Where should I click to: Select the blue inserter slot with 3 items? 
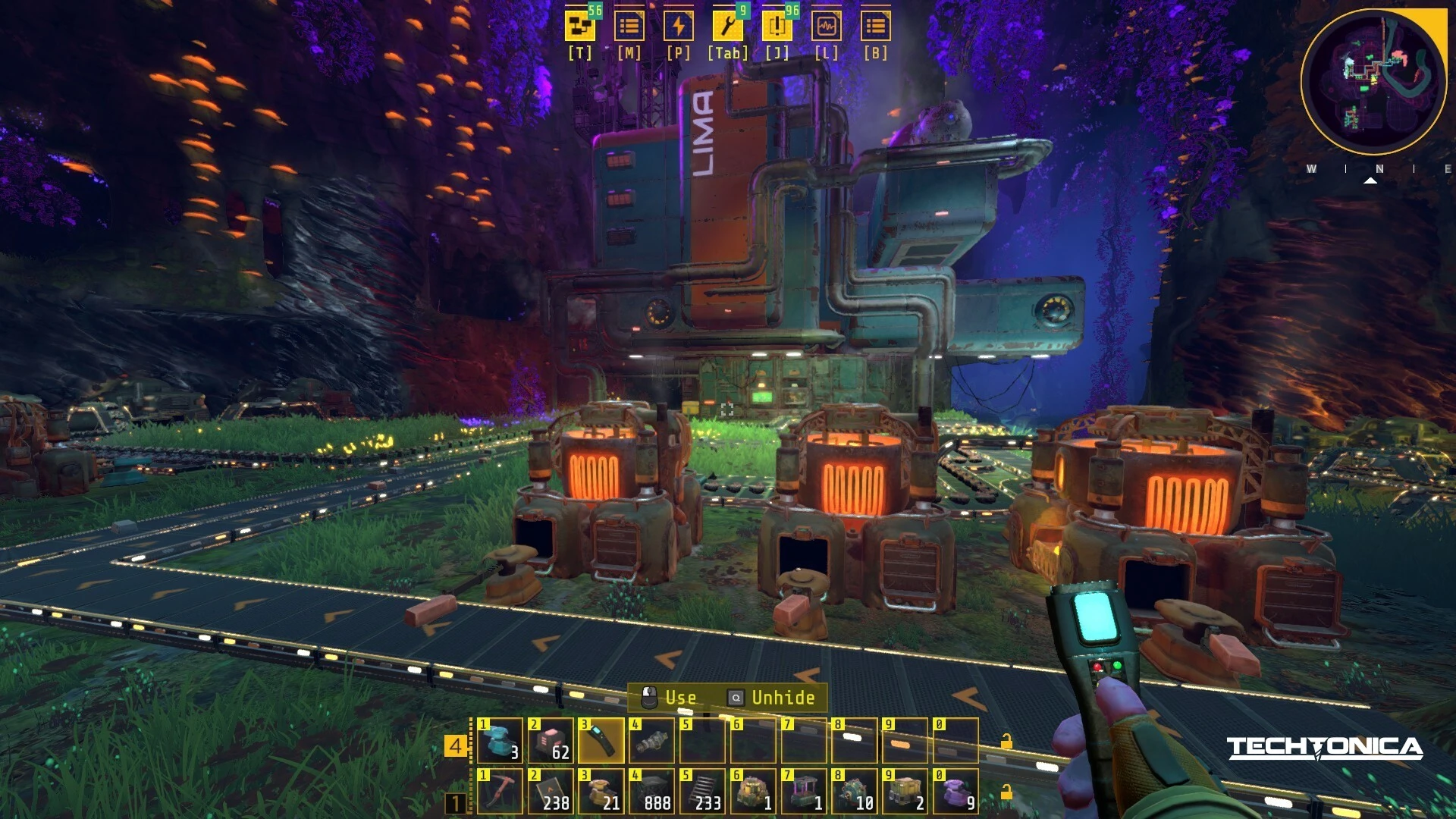[x=500, y=741]
